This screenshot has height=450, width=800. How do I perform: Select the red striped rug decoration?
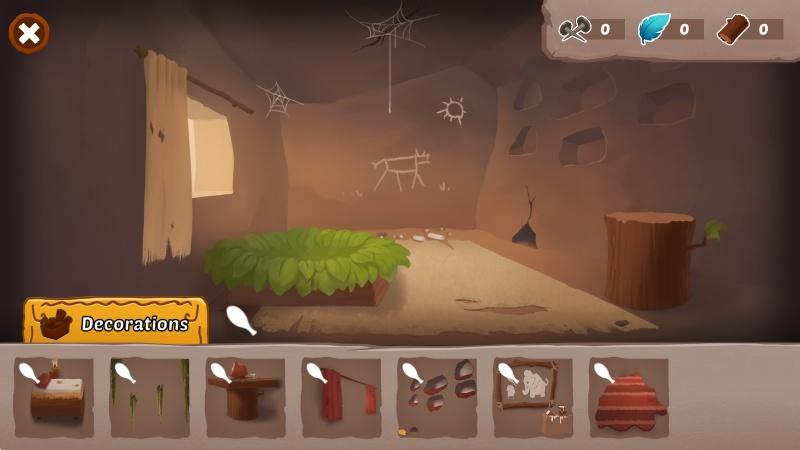coord(629,397)
